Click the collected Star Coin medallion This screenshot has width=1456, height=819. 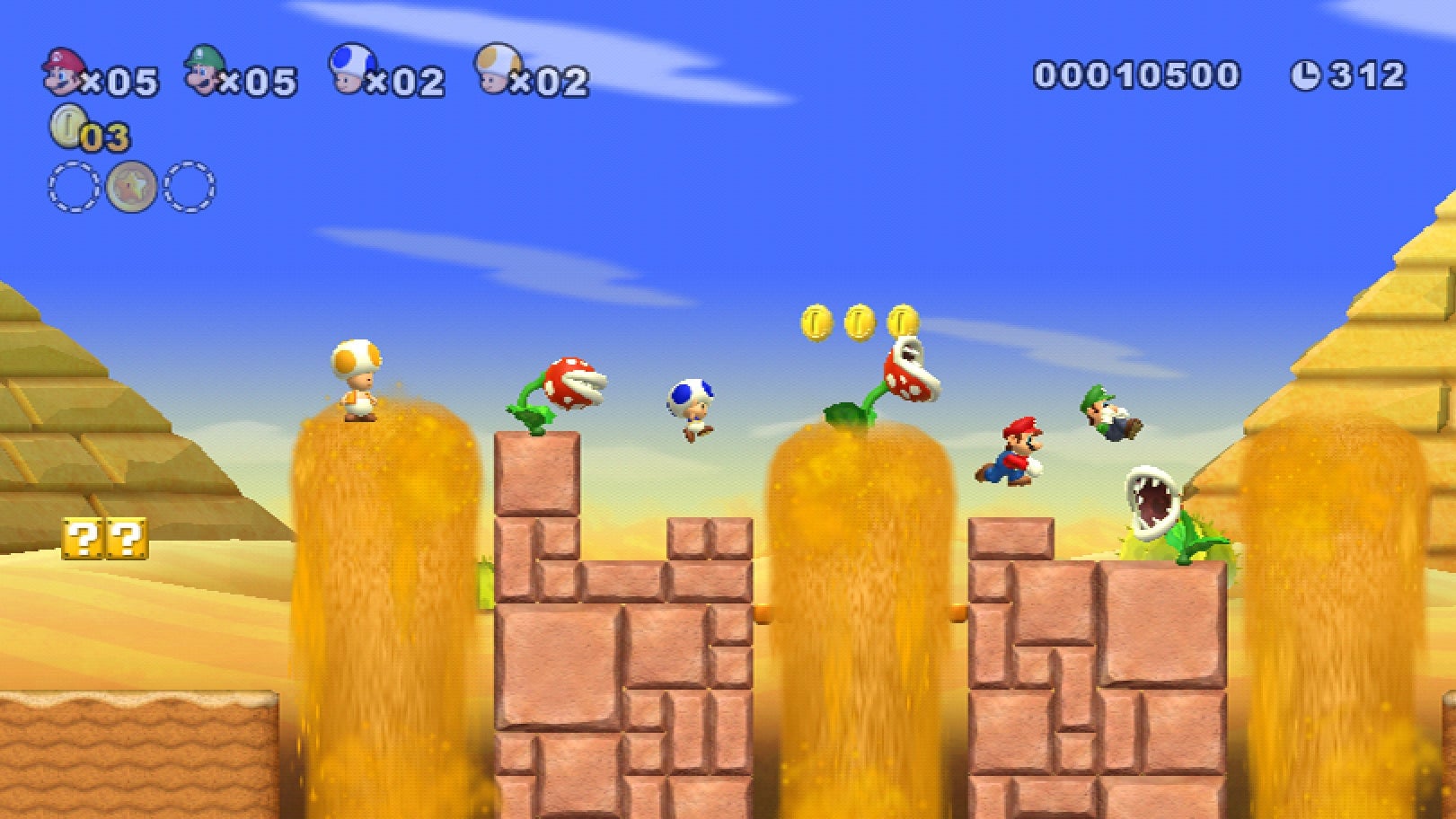point(133,187)
